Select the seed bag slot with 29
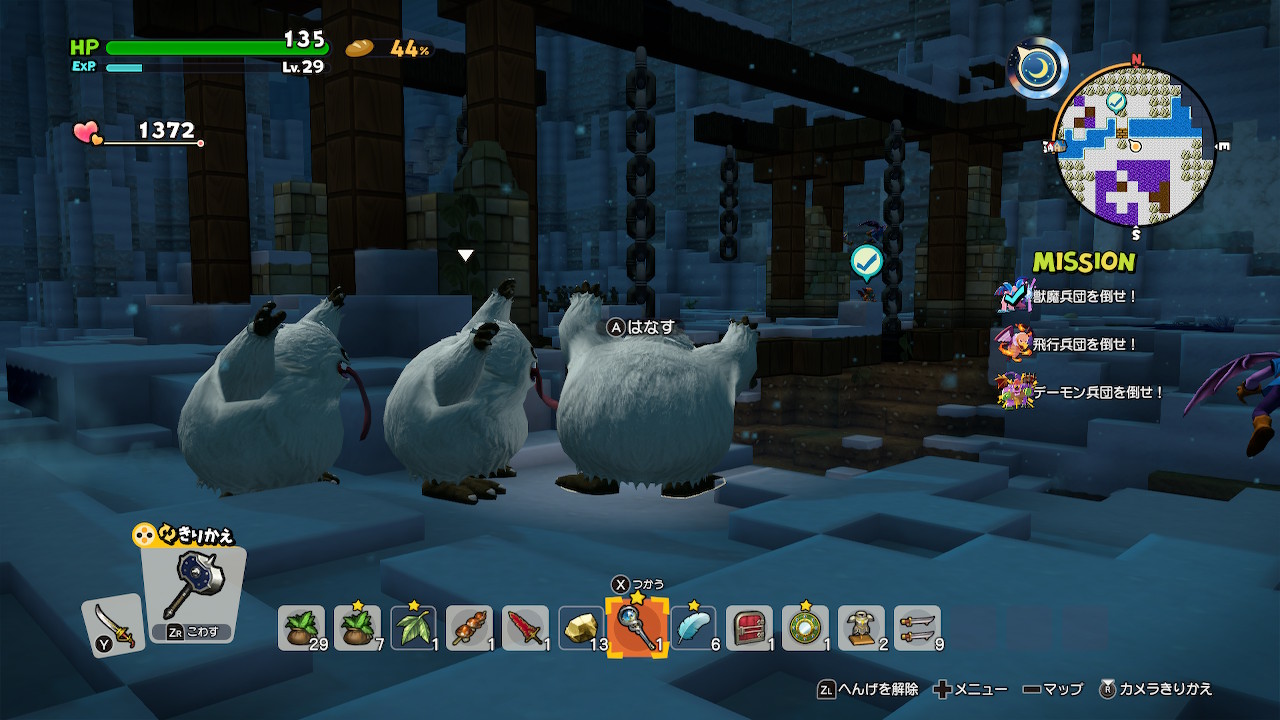This screenshot has height=720, width=1280. point(302,629)
